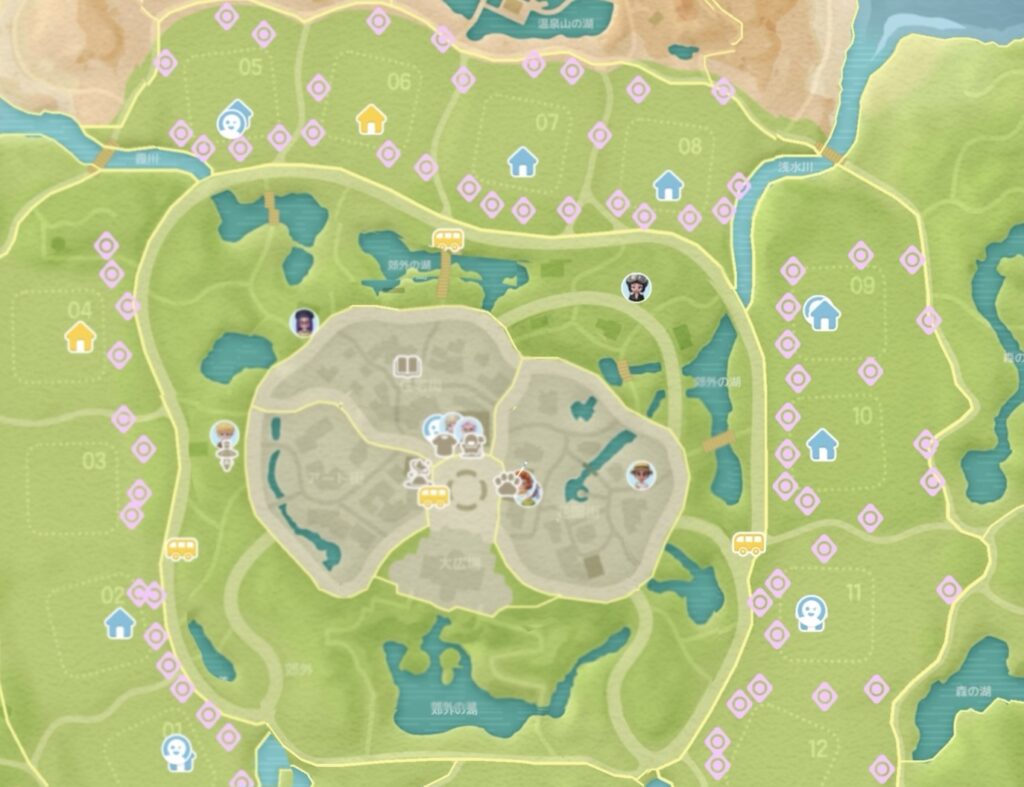Open the book icon marker in town

tap(406, 365)
